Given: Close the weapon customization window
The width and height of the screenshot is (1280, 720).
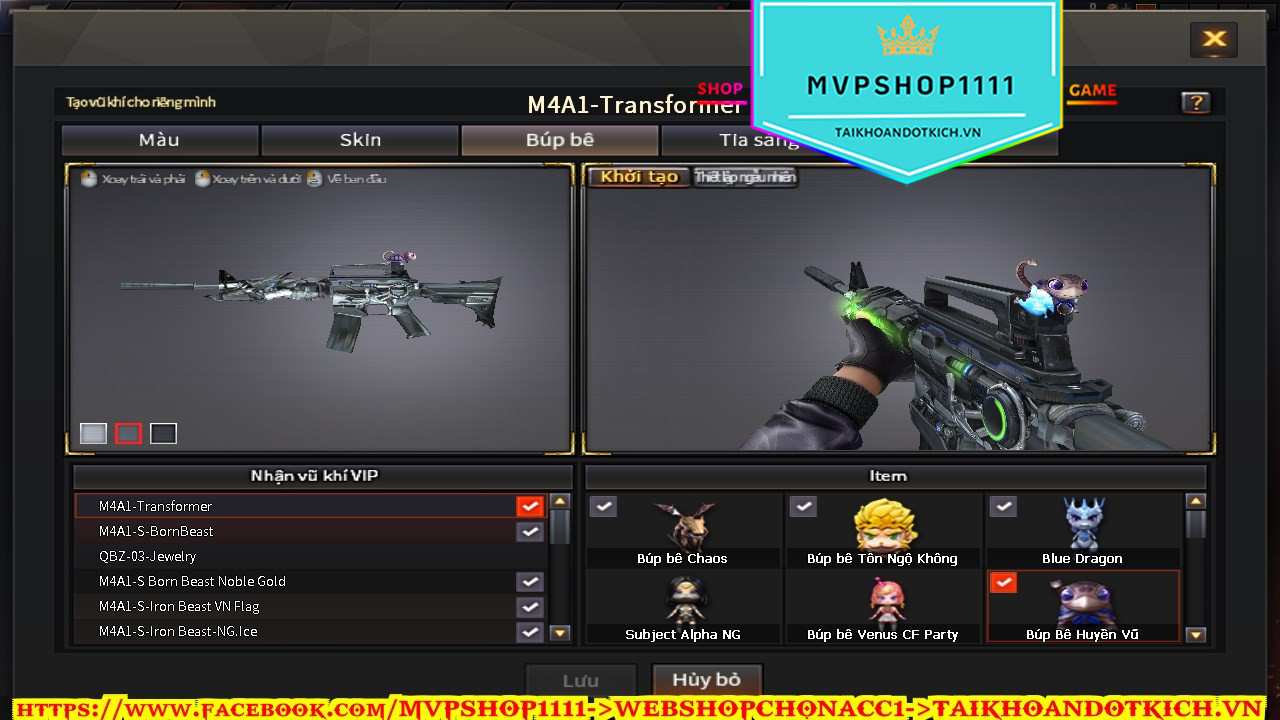Looking at the screenshot, I should click(1214, 40).
